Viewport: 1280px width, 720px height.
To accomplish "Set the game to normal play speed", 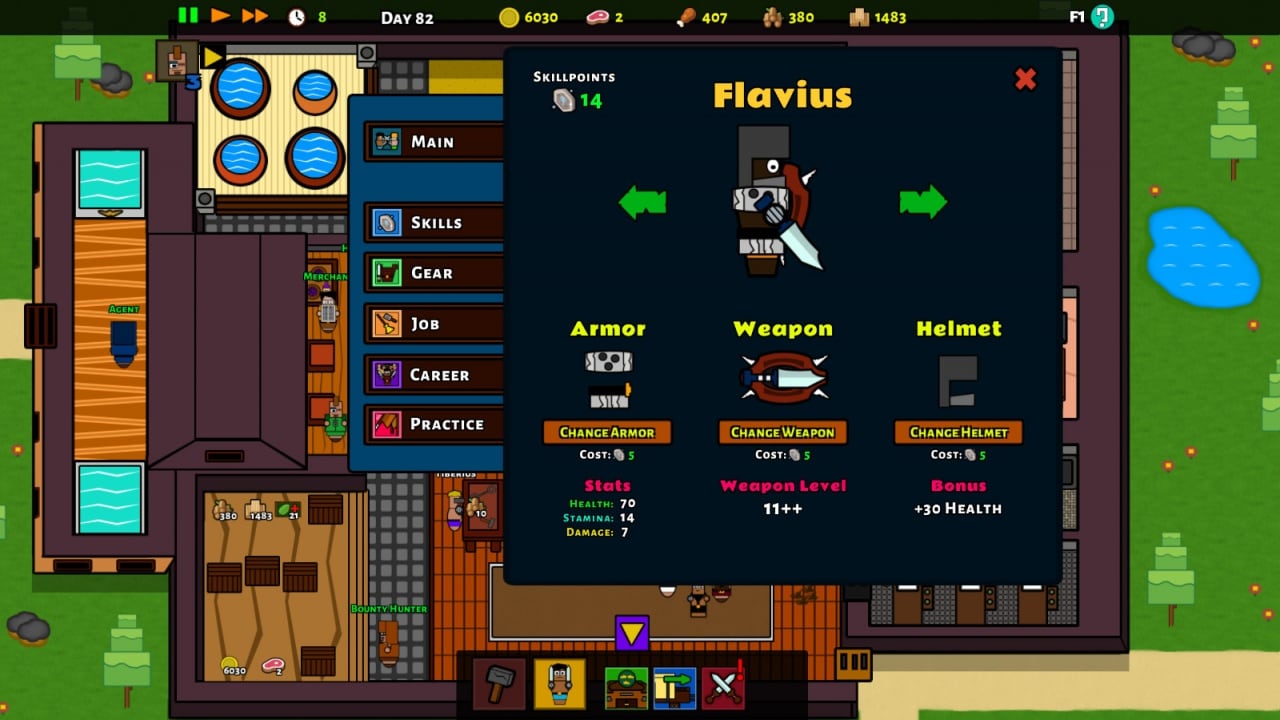I will click(x=220, y=15).
